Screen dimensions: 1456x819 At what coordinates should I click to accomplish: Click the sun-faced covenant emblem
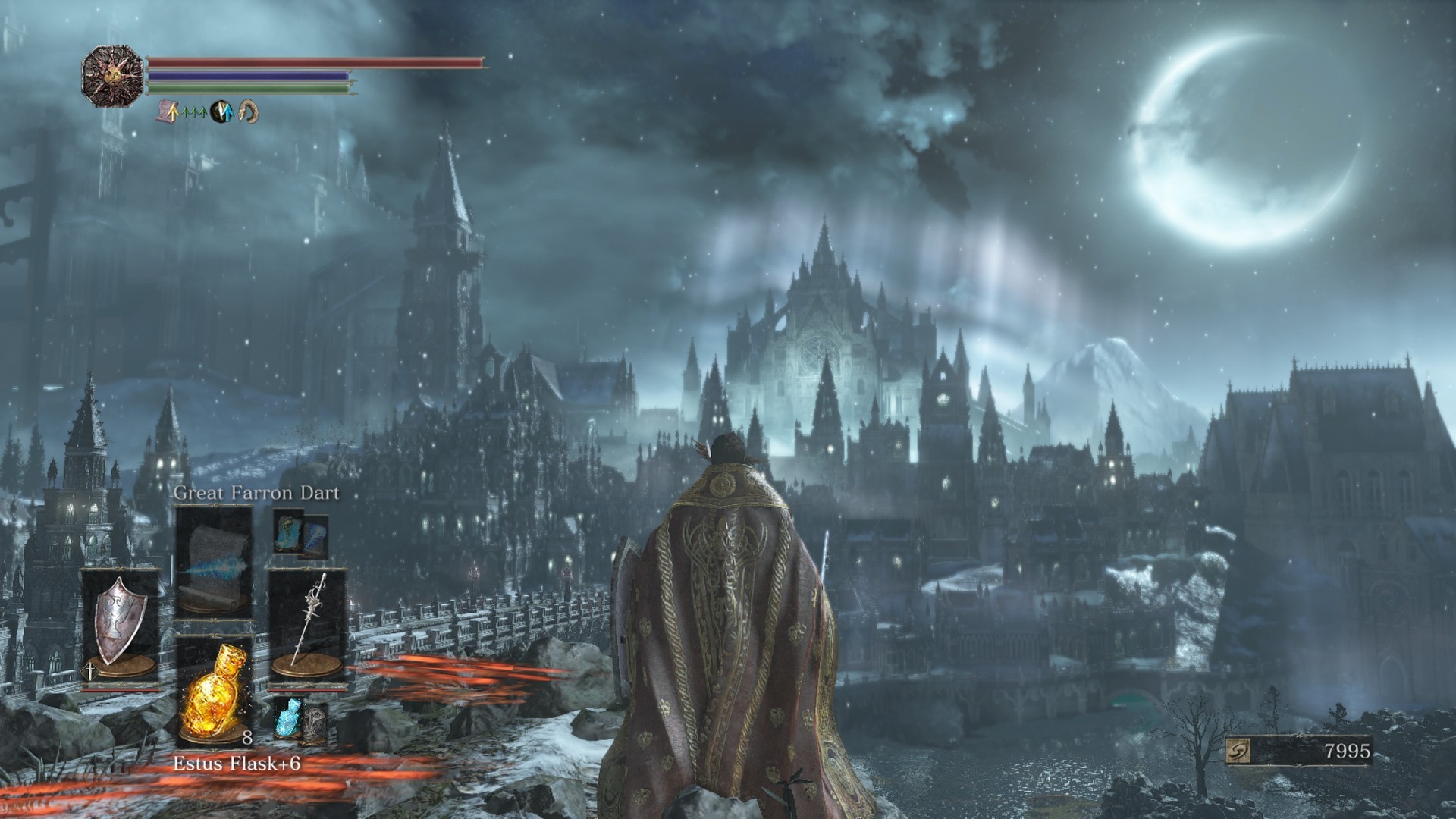click(x=111, y=75)
